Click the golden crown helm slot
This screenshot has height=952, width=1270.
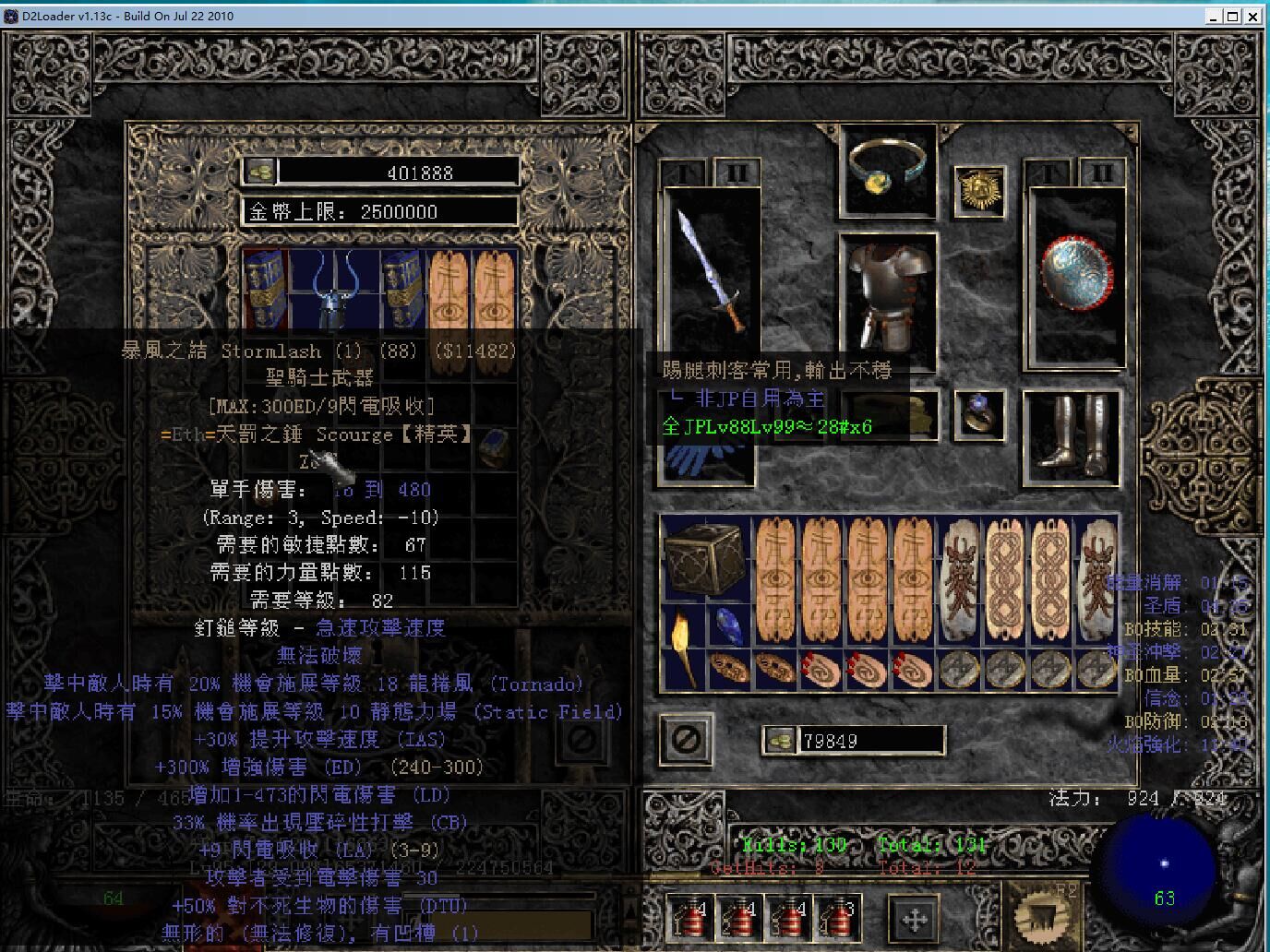(979, 190)
